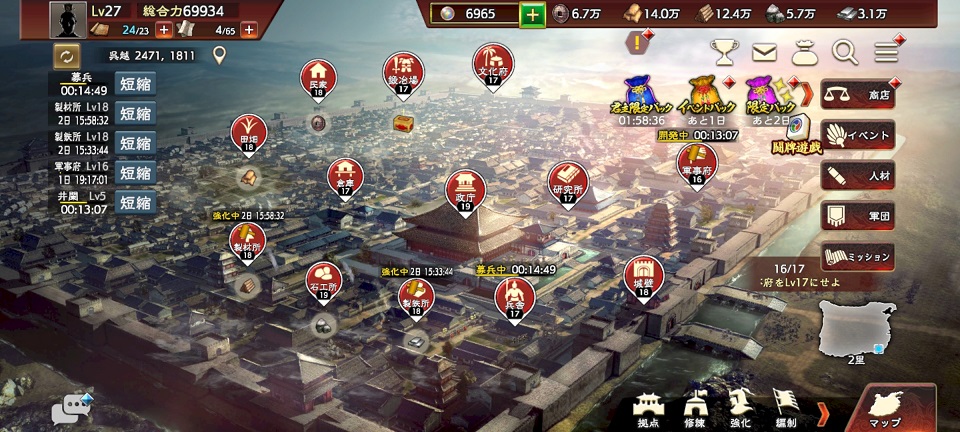This screenshot has width=960, height=432.
Task: Open the イベント events panel
Action: pyautogui.click(x=857, y=135)
